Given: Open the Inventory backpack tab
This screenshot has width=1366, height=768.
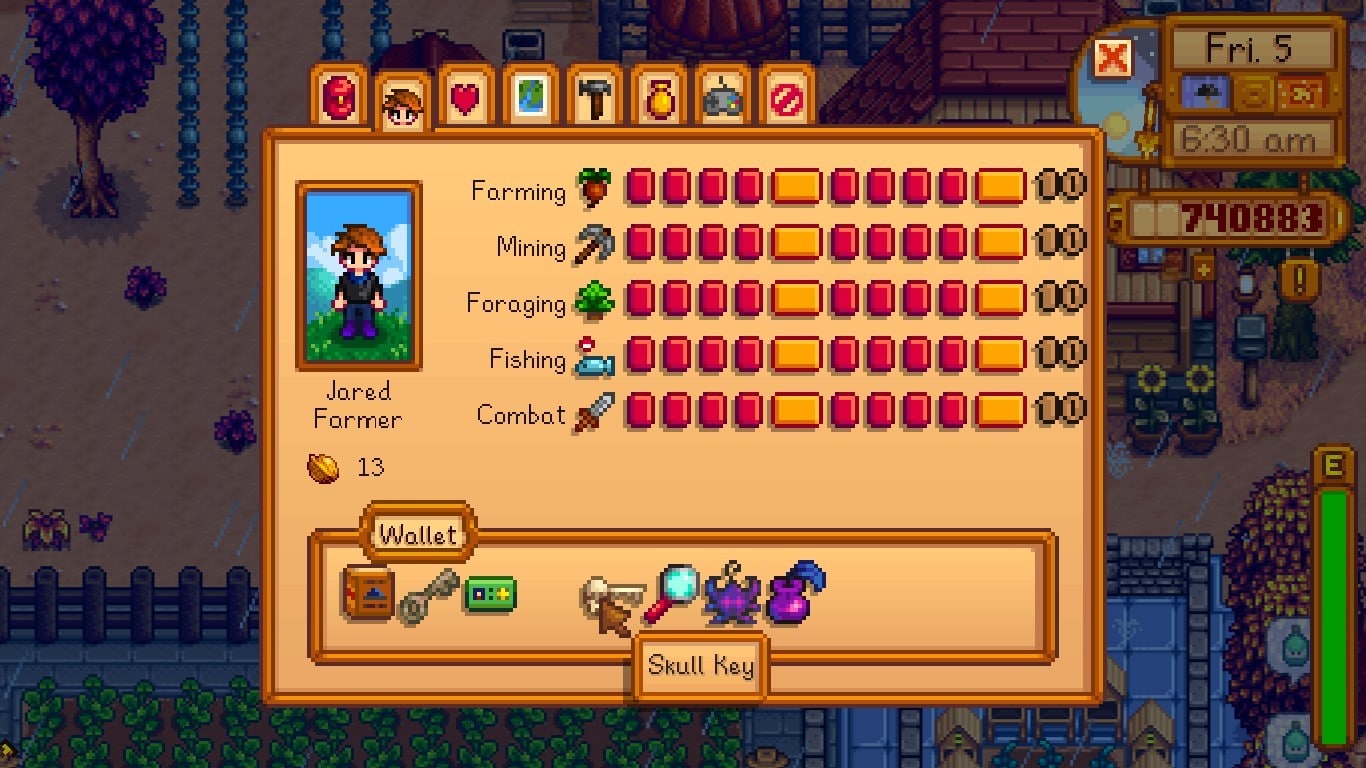Looking at the screenshot, I should tap(339, 98).
